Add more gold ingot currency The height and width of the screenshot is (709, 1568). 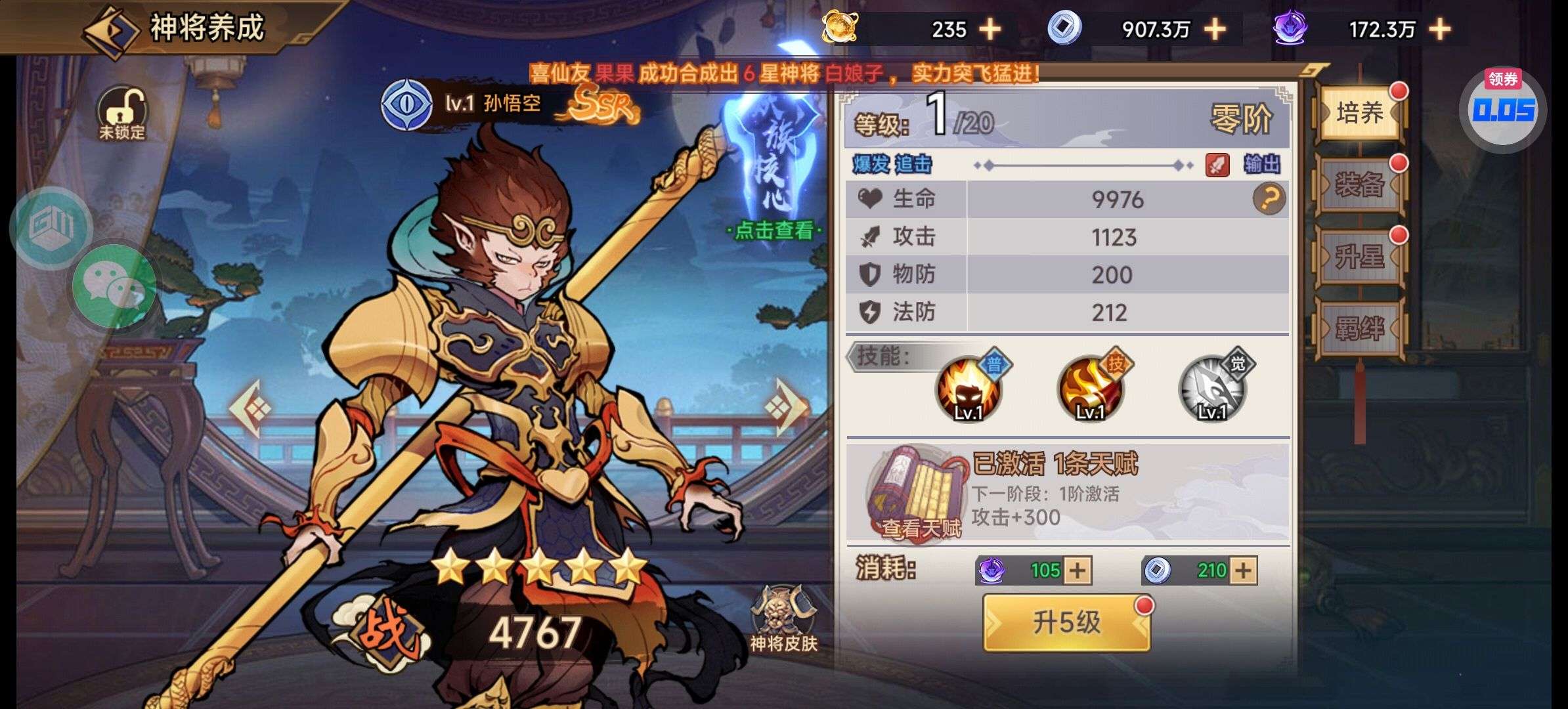pos(990,30)
